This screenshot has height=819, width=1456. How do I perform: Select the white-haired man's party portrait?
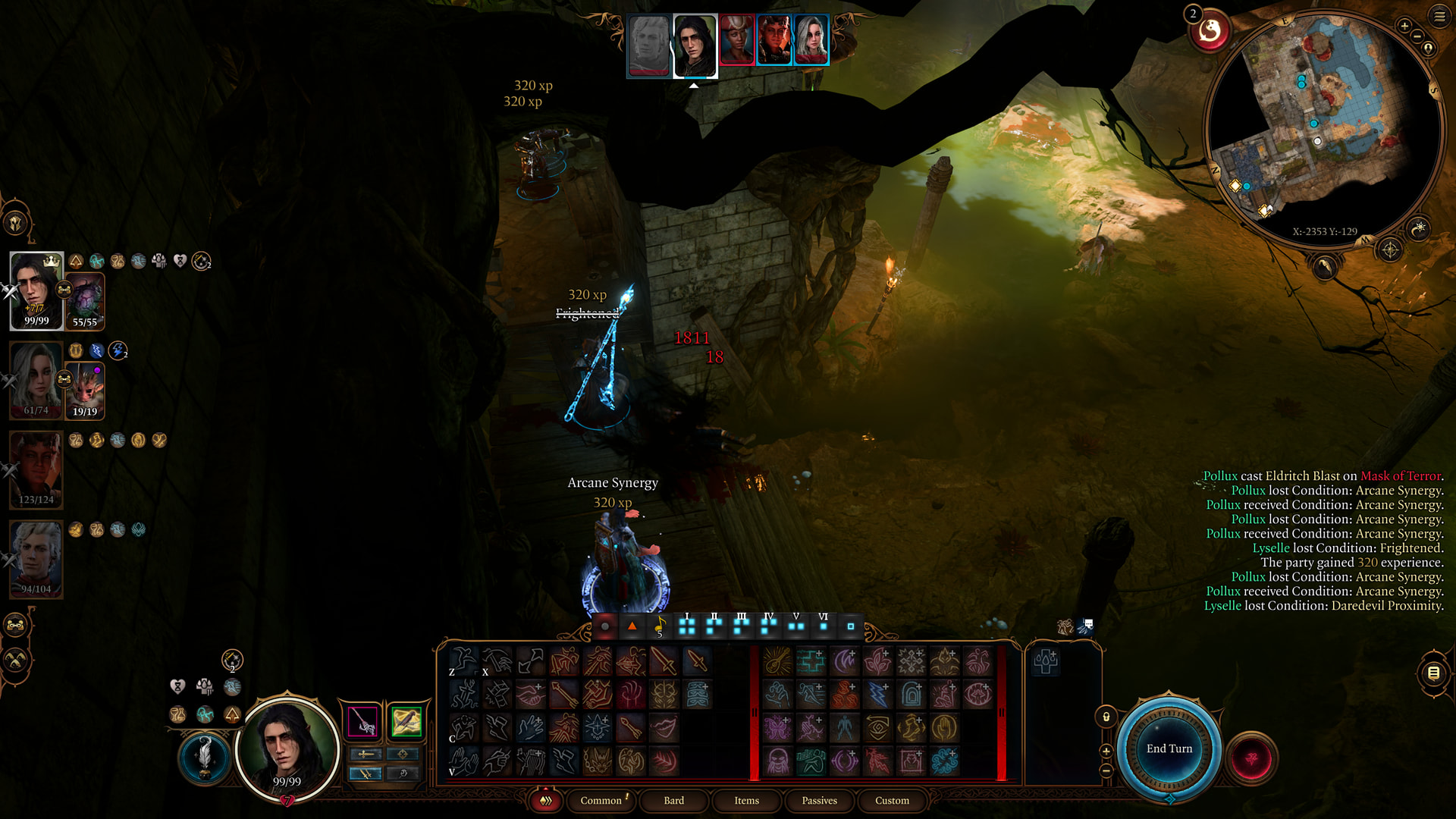pyautogui.click(x=36, y=559)
